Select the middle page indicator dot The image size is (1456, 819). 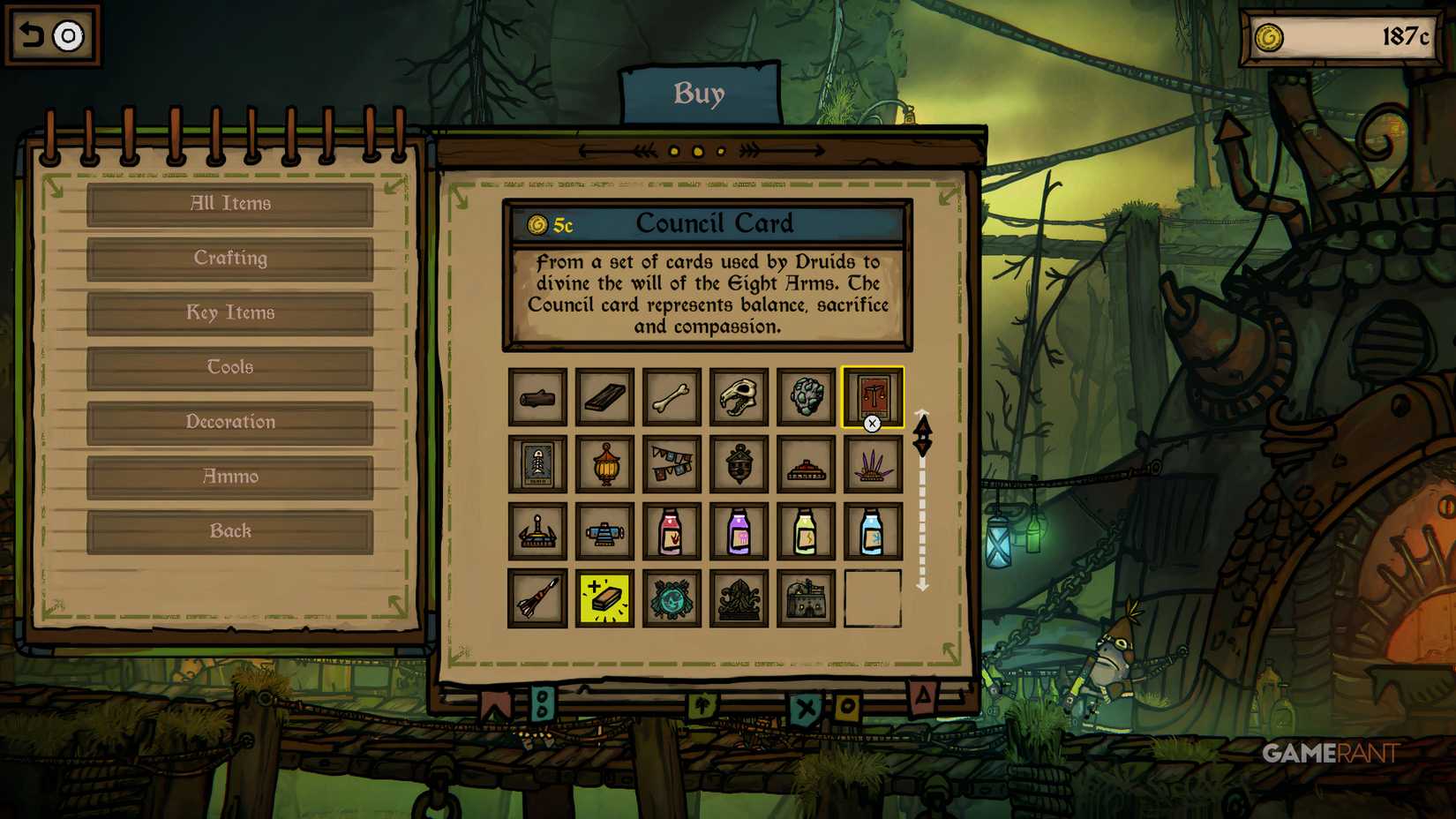click(696, 152)
